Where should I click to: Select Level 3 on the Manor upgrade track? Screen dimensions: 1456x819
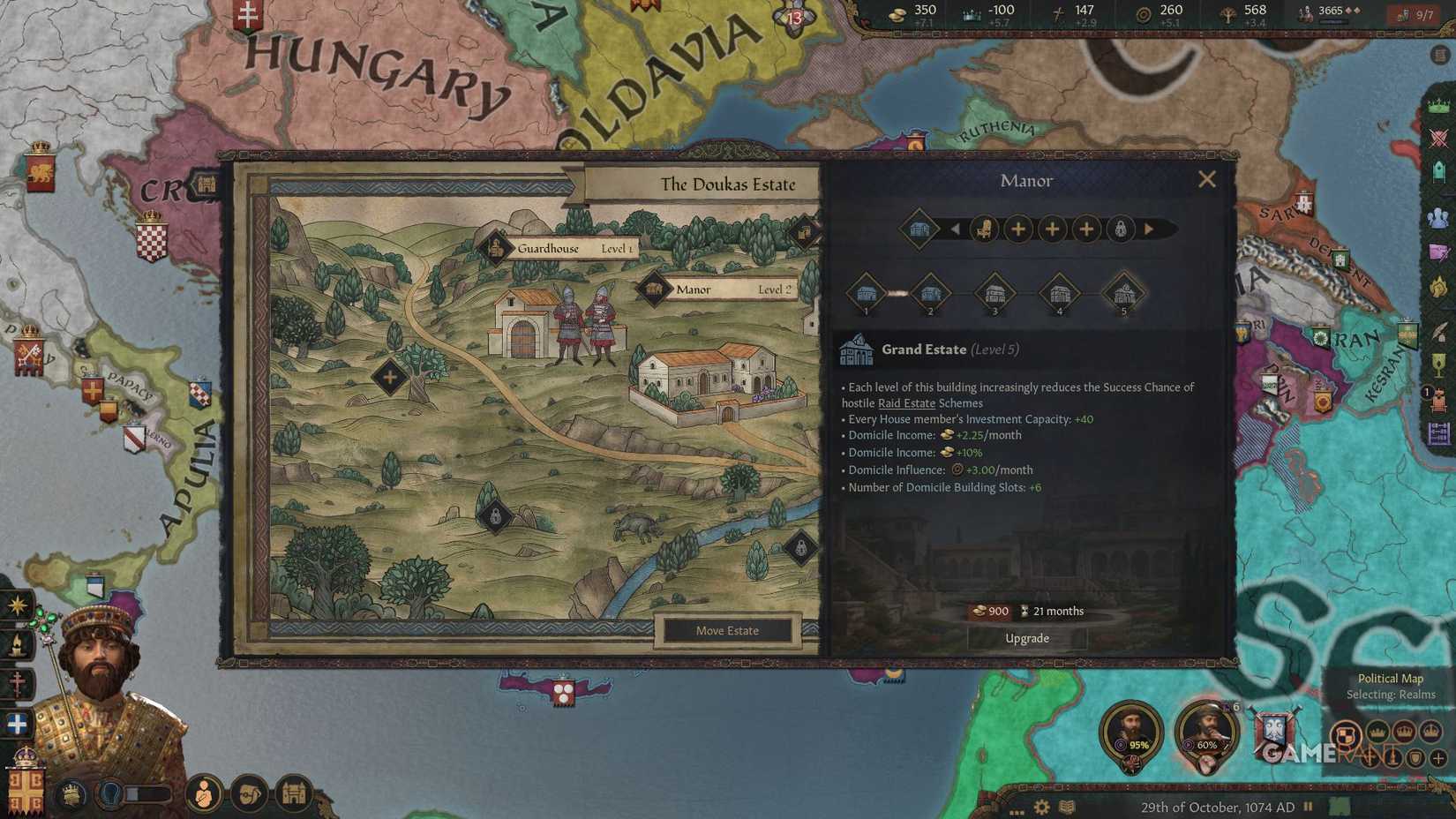pyautogui.click(x=994, y=293)
